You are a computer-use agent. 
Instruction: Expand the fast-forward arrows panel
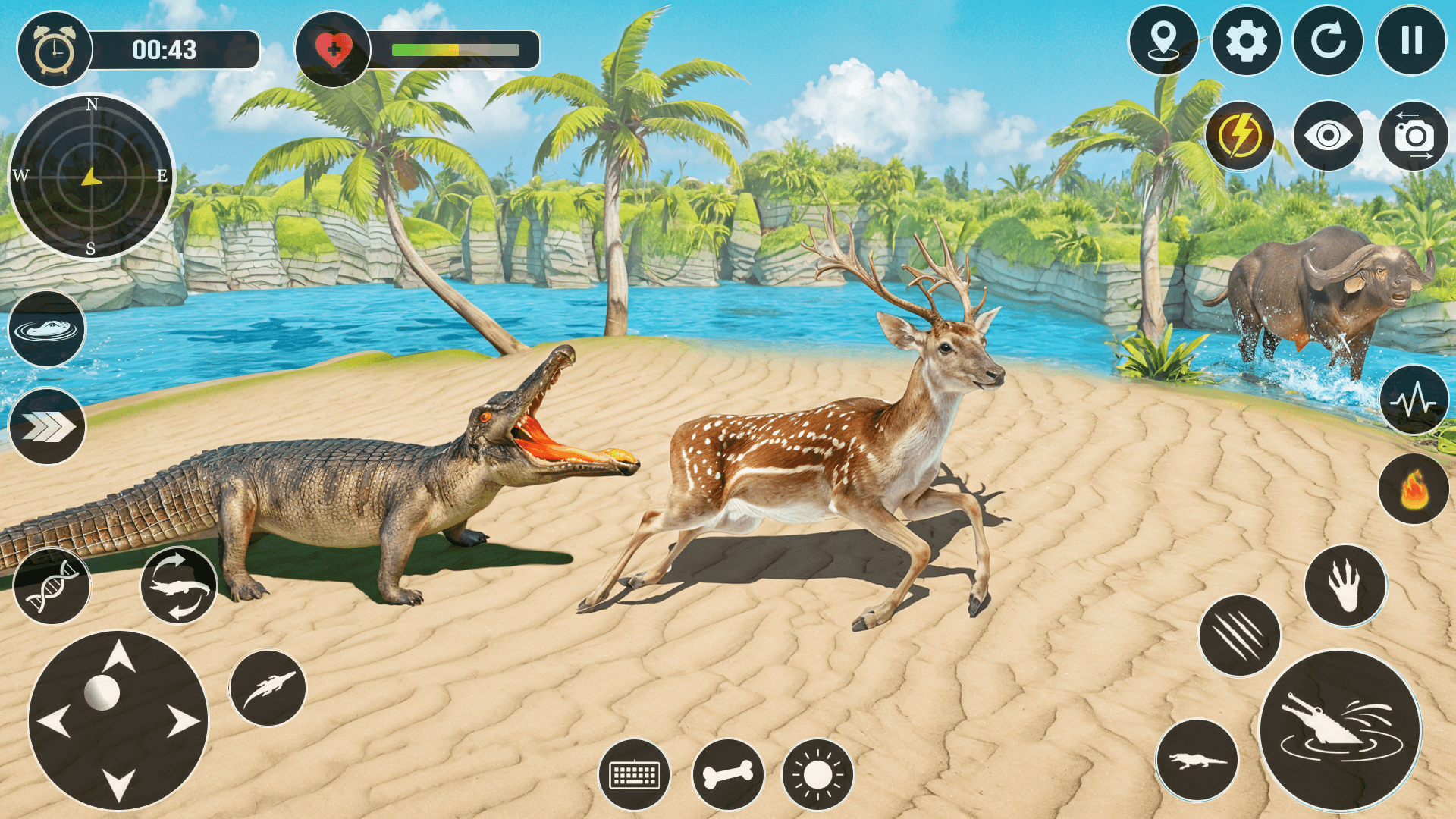tap(47, 425)
